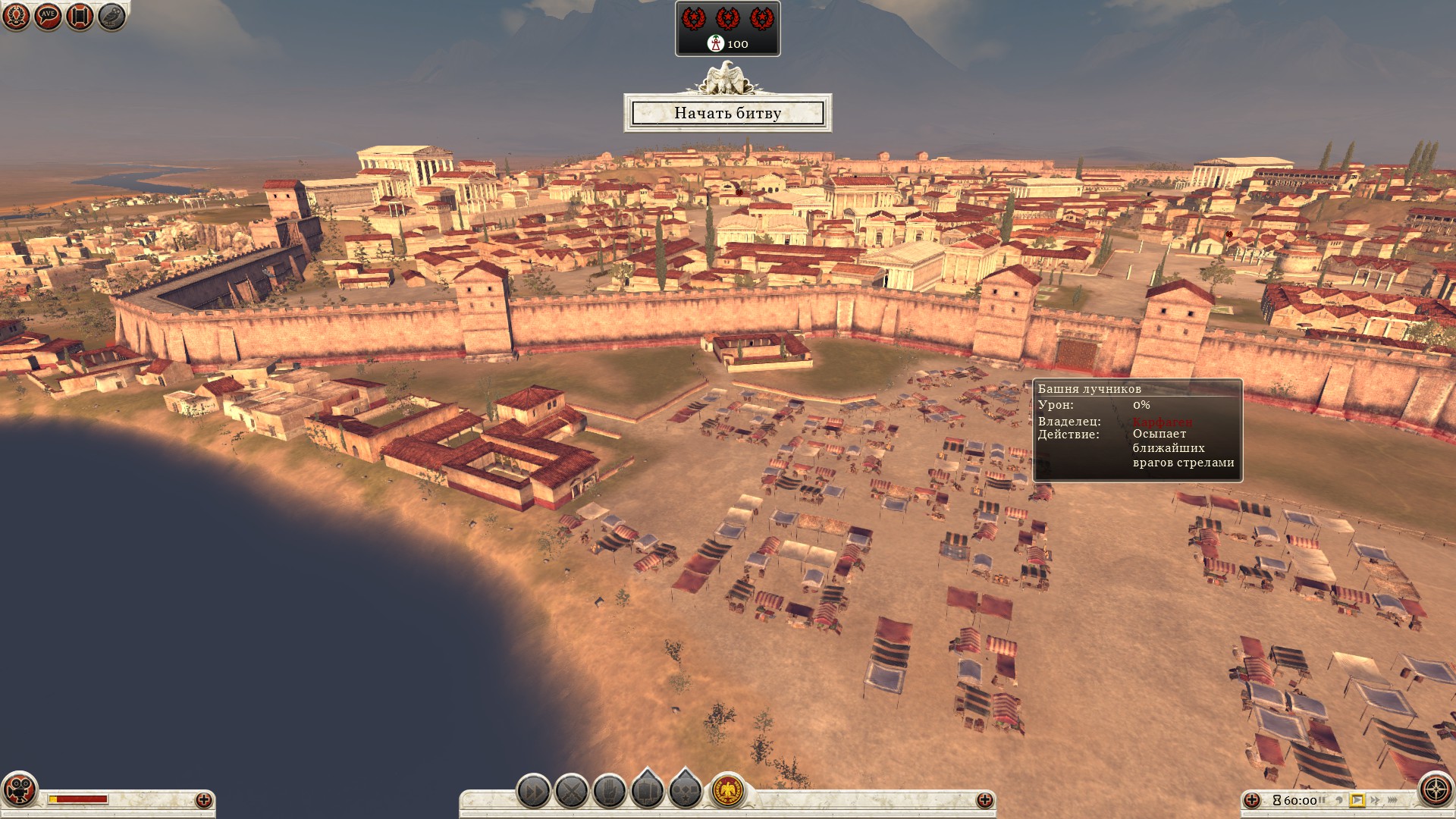
Task: Open the formation banners button
Action: coord(648,791)
